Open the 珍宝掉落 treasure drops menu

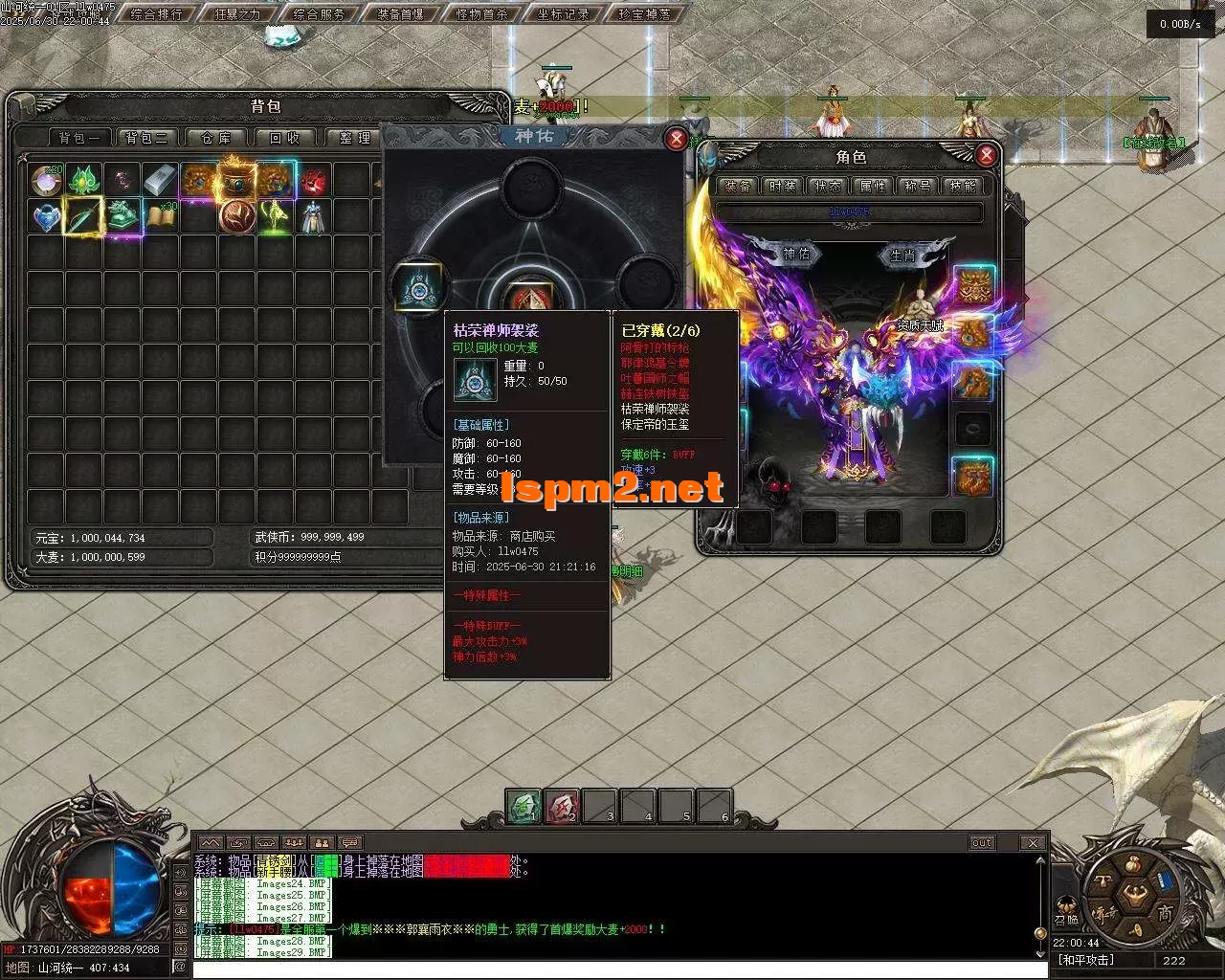tap(645, 14)
